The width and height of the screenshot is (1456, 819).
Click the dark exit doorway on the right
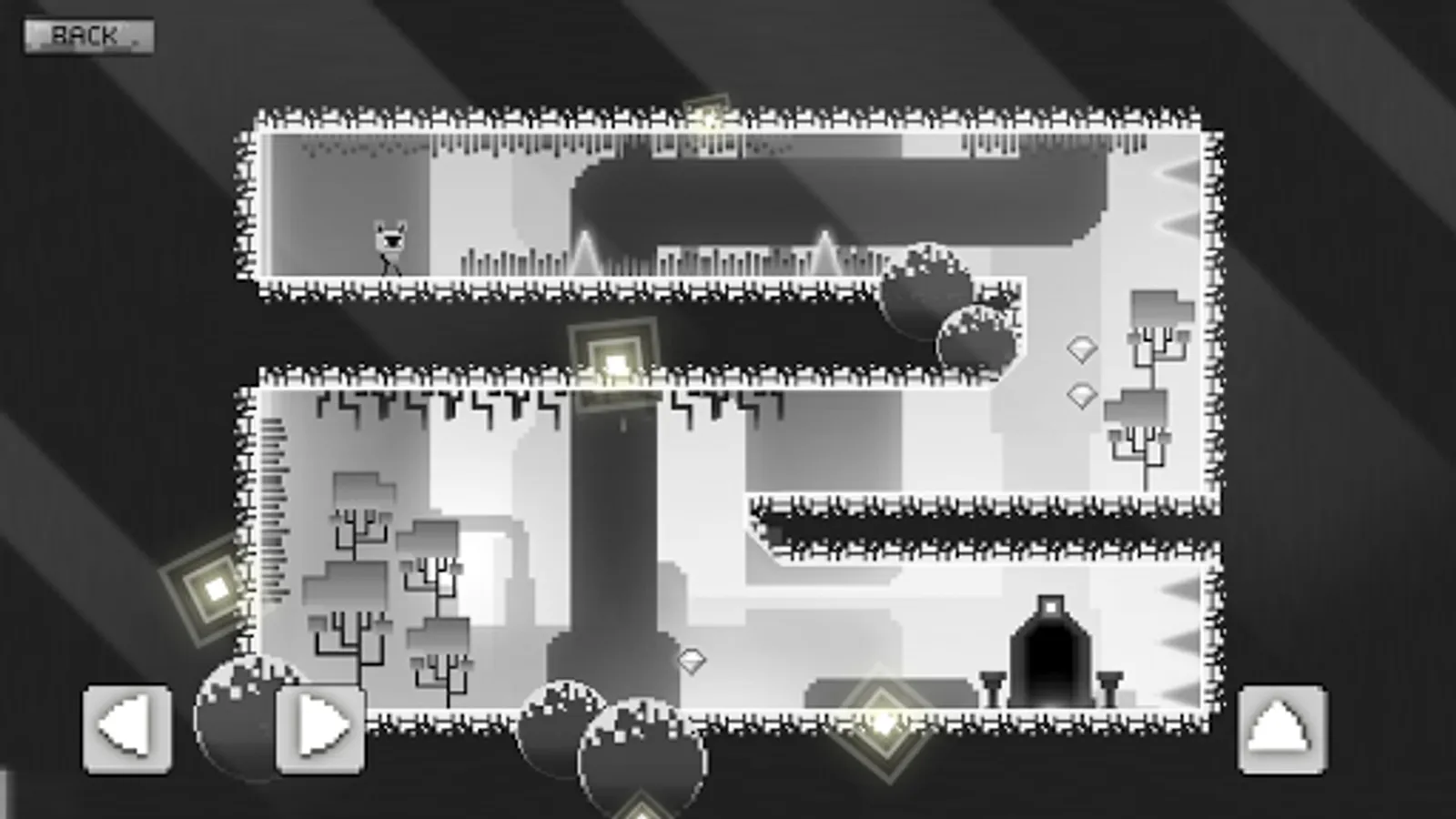click(x=1051, y=655)
